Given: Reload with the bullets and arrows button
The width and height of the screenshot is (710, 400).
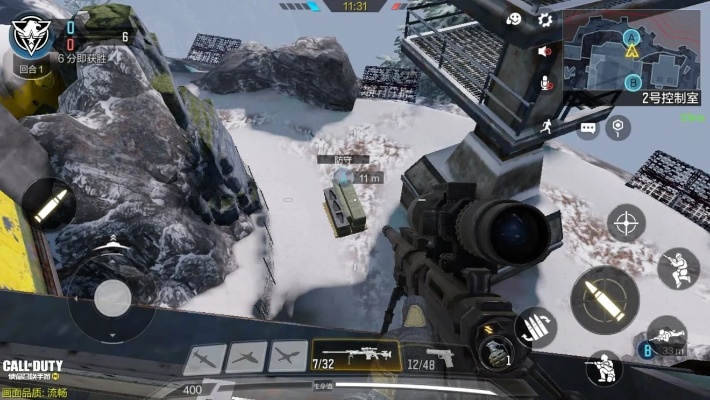Looking at the screenshot, I should click(x=535, y=327).
